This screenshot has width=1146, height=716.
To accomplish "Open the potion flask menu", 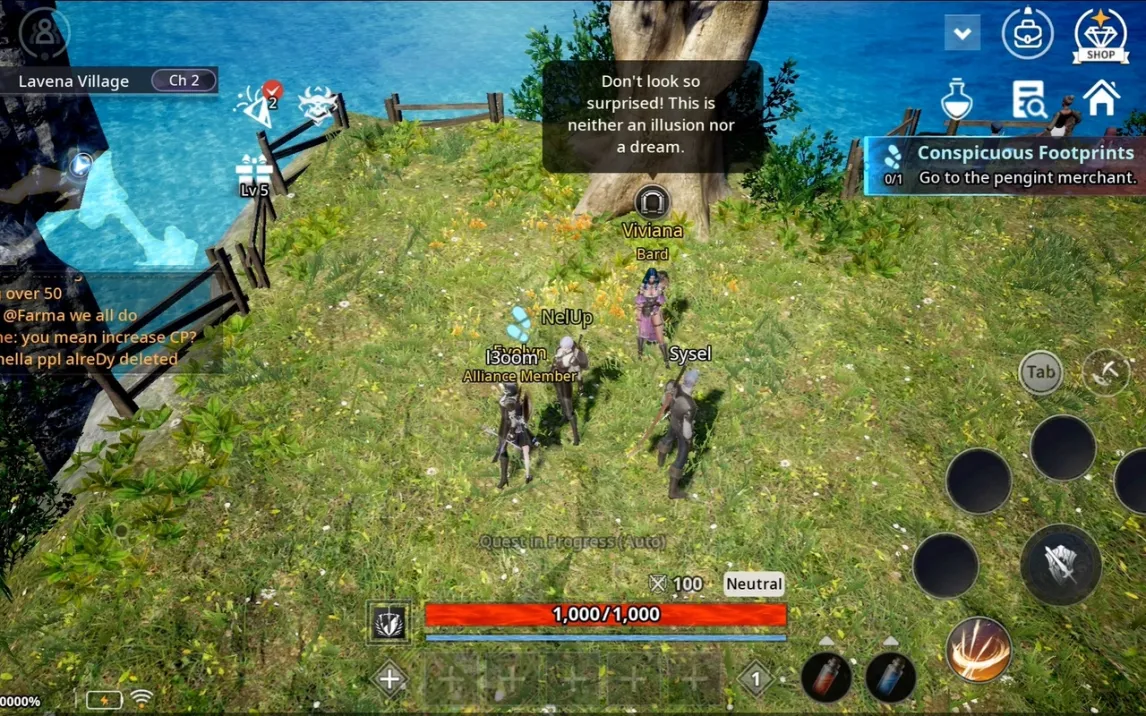I will 957,99.
